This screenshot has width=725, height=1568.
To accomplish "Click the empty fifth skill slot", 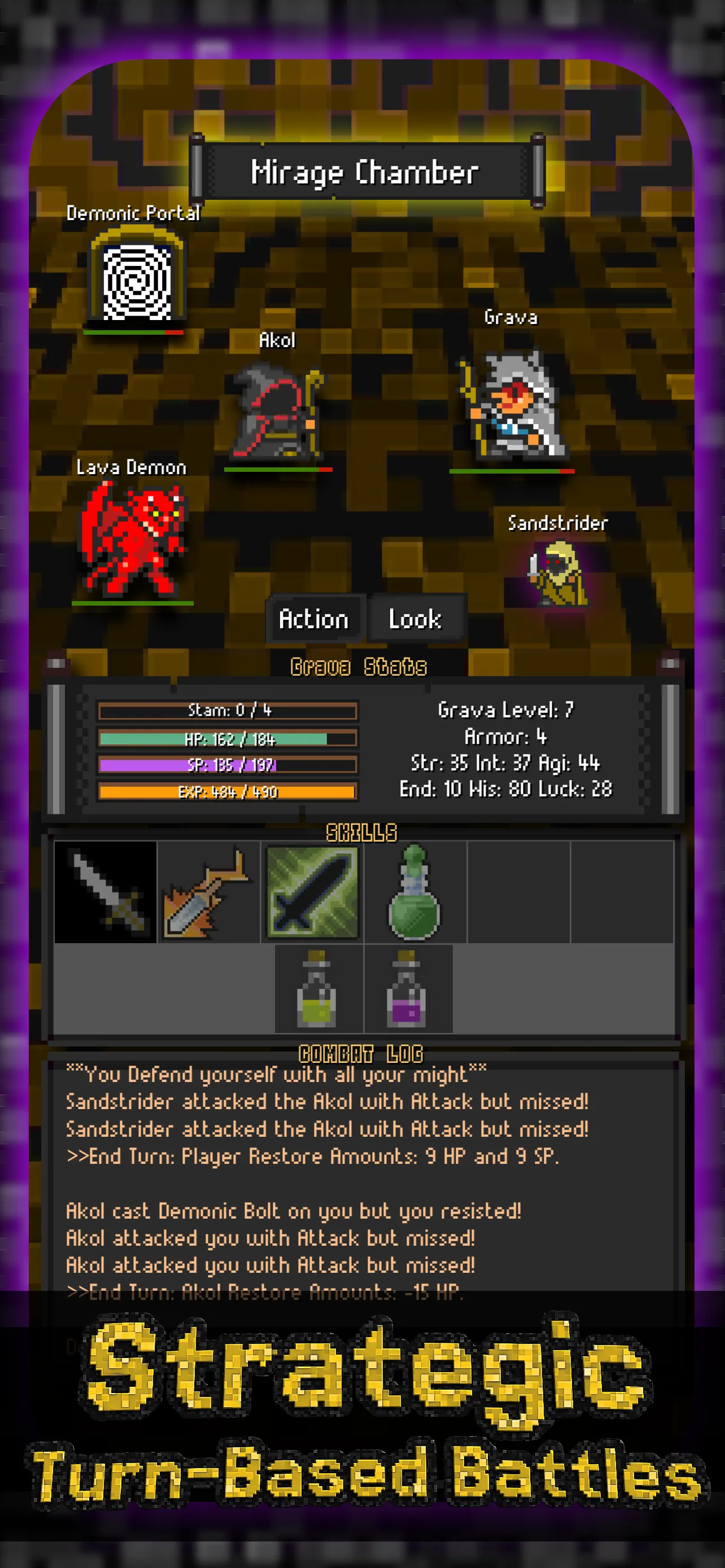I will pos(519,892).
